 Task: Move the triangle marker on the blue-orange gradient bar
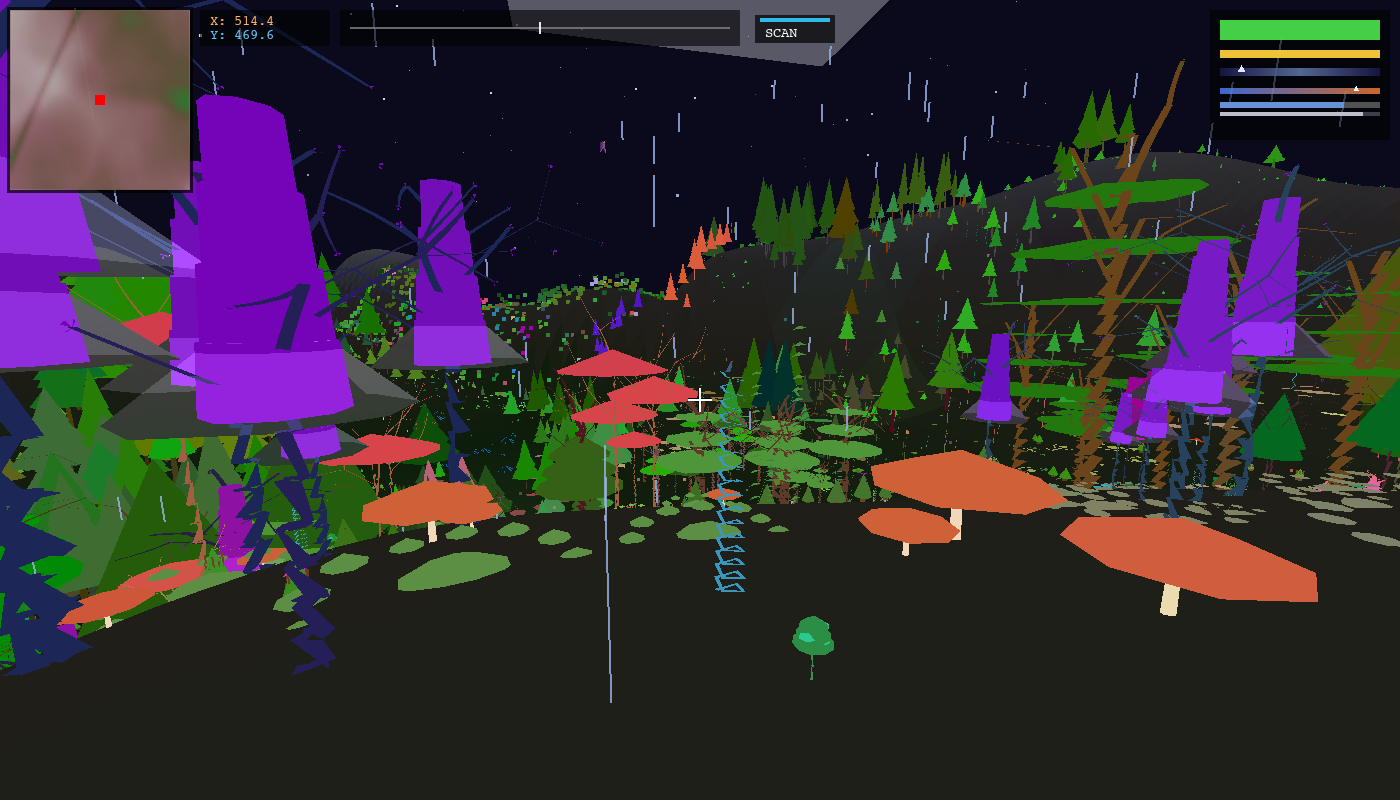[1356, 89]
